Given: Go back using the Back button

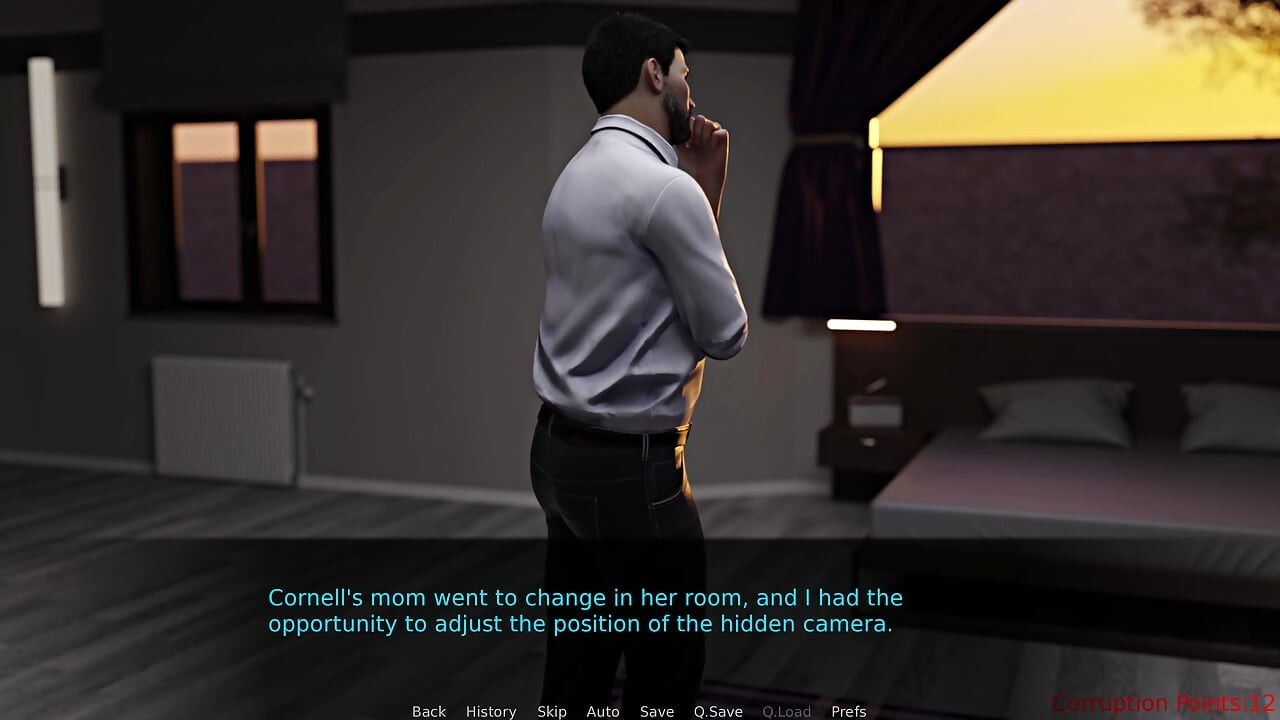Looking at the screenshot, I should coord(429,711).
